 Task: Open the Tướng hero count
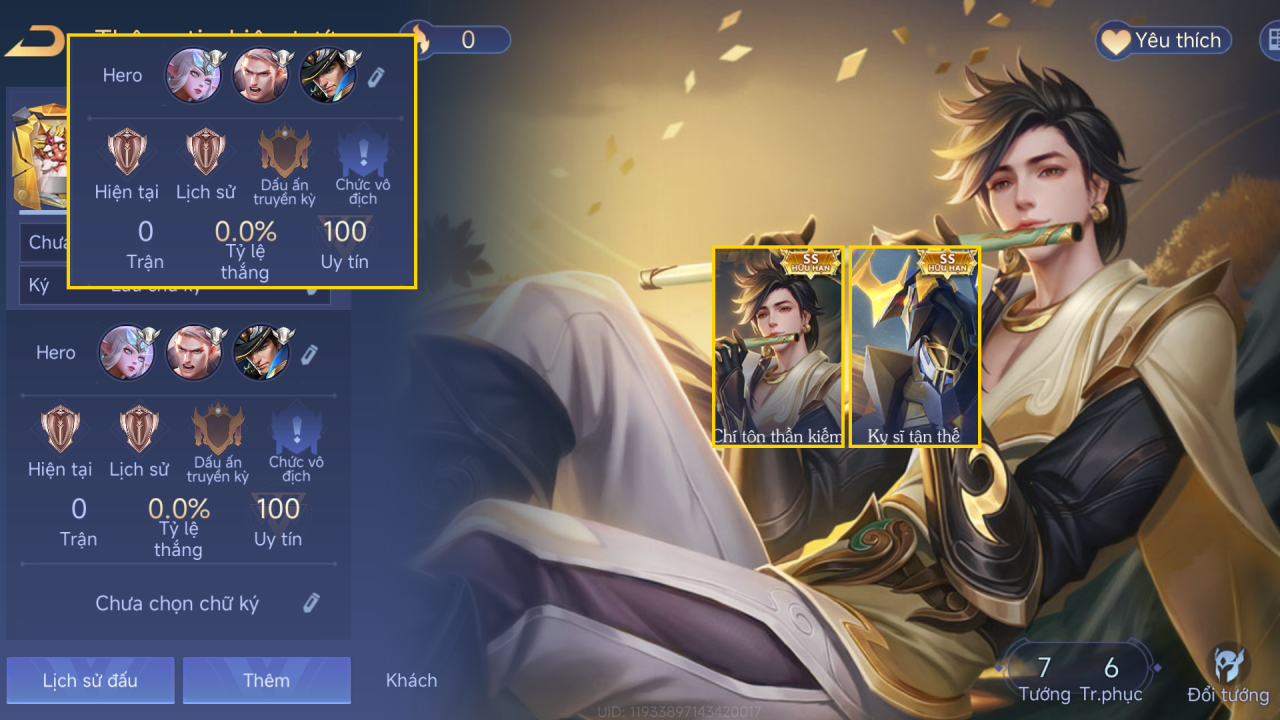tap(1043, 678)
